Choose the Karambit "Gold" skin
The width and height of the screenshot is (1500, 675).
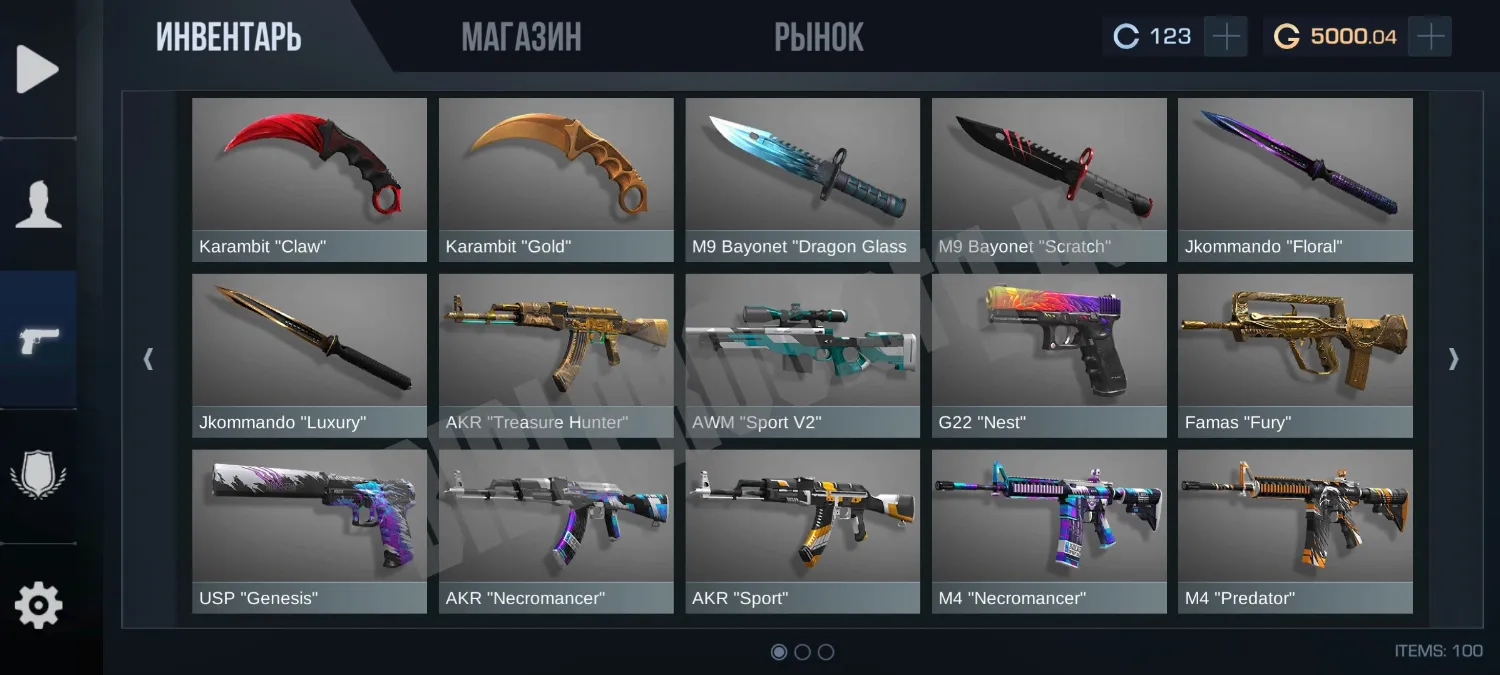(x=556, y=179)
